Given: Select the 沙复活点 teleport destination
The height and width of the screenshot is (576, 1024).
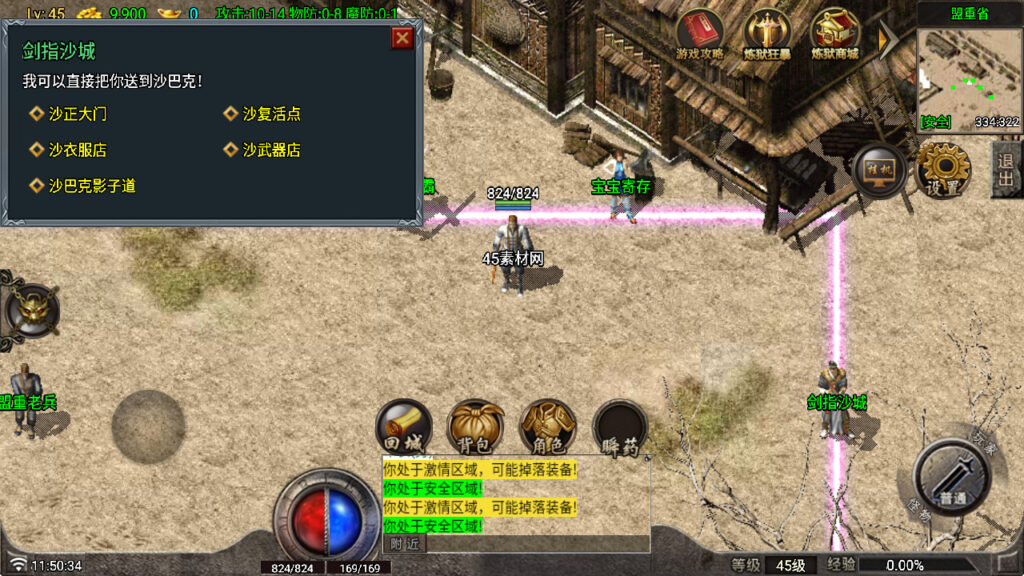Looking at the screenshot, I should (271, 114).
